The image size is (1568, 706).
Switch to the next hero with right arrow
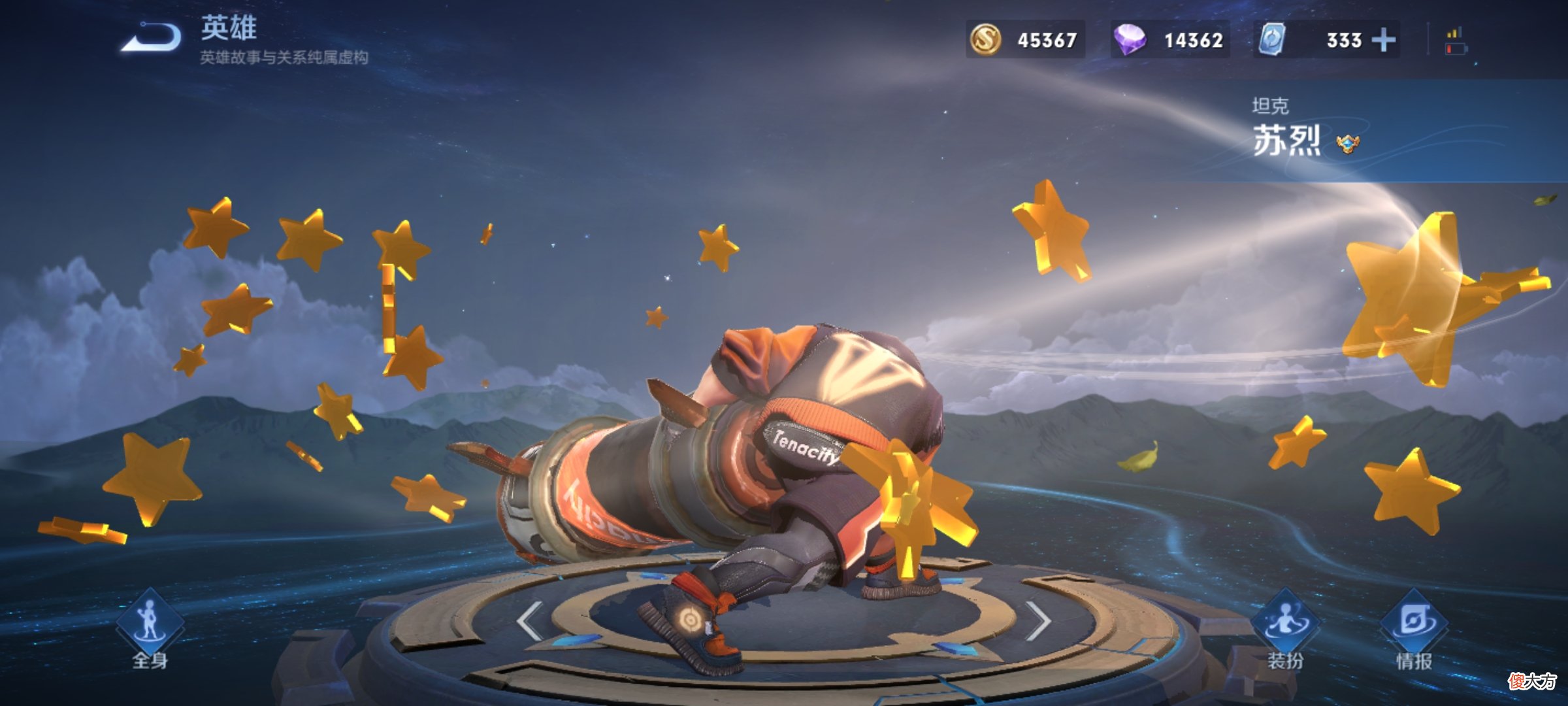tap(1037, 620)
